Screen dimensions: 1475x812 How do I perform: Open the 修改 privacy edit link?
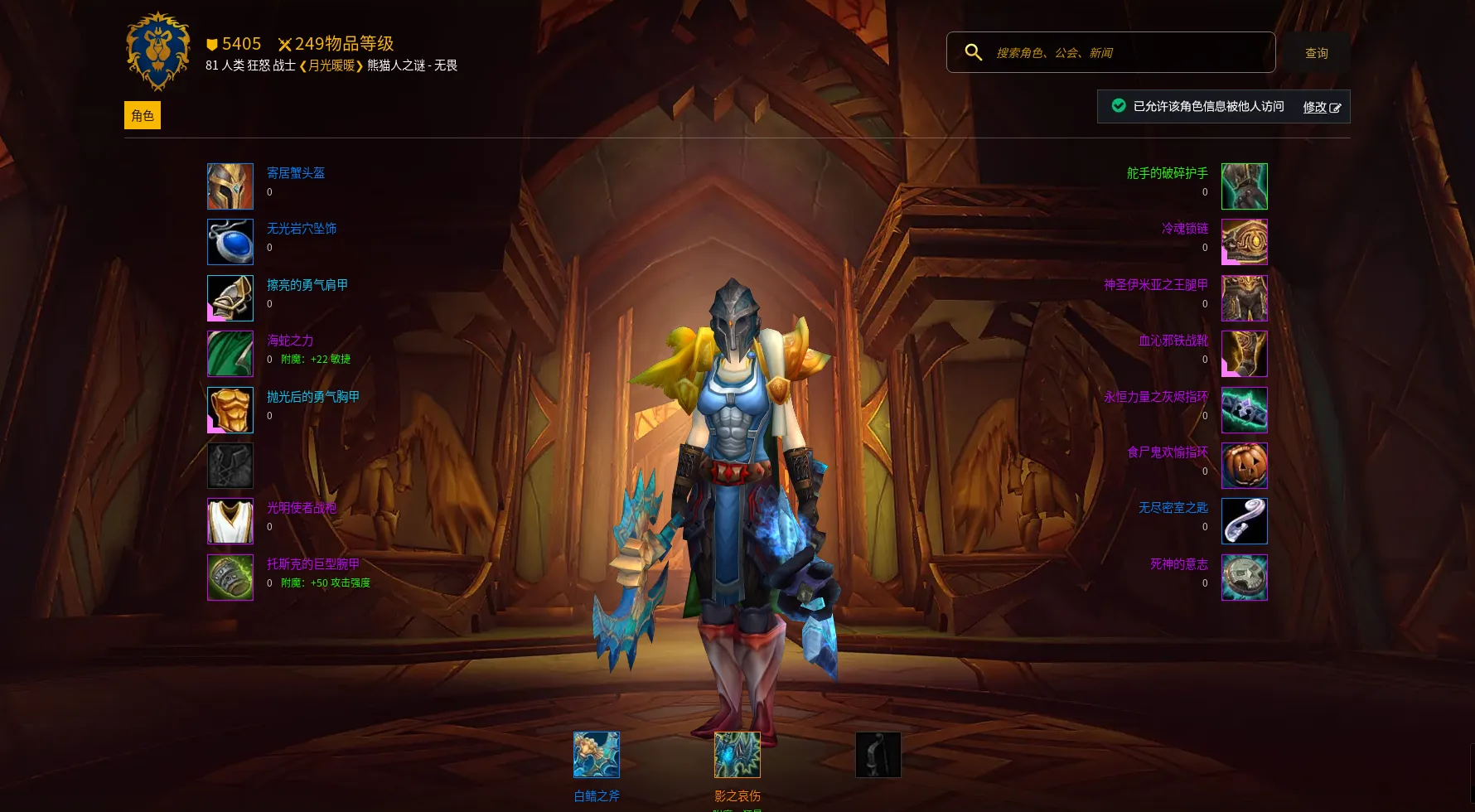pyautogui.click(x=1321, y=107)
